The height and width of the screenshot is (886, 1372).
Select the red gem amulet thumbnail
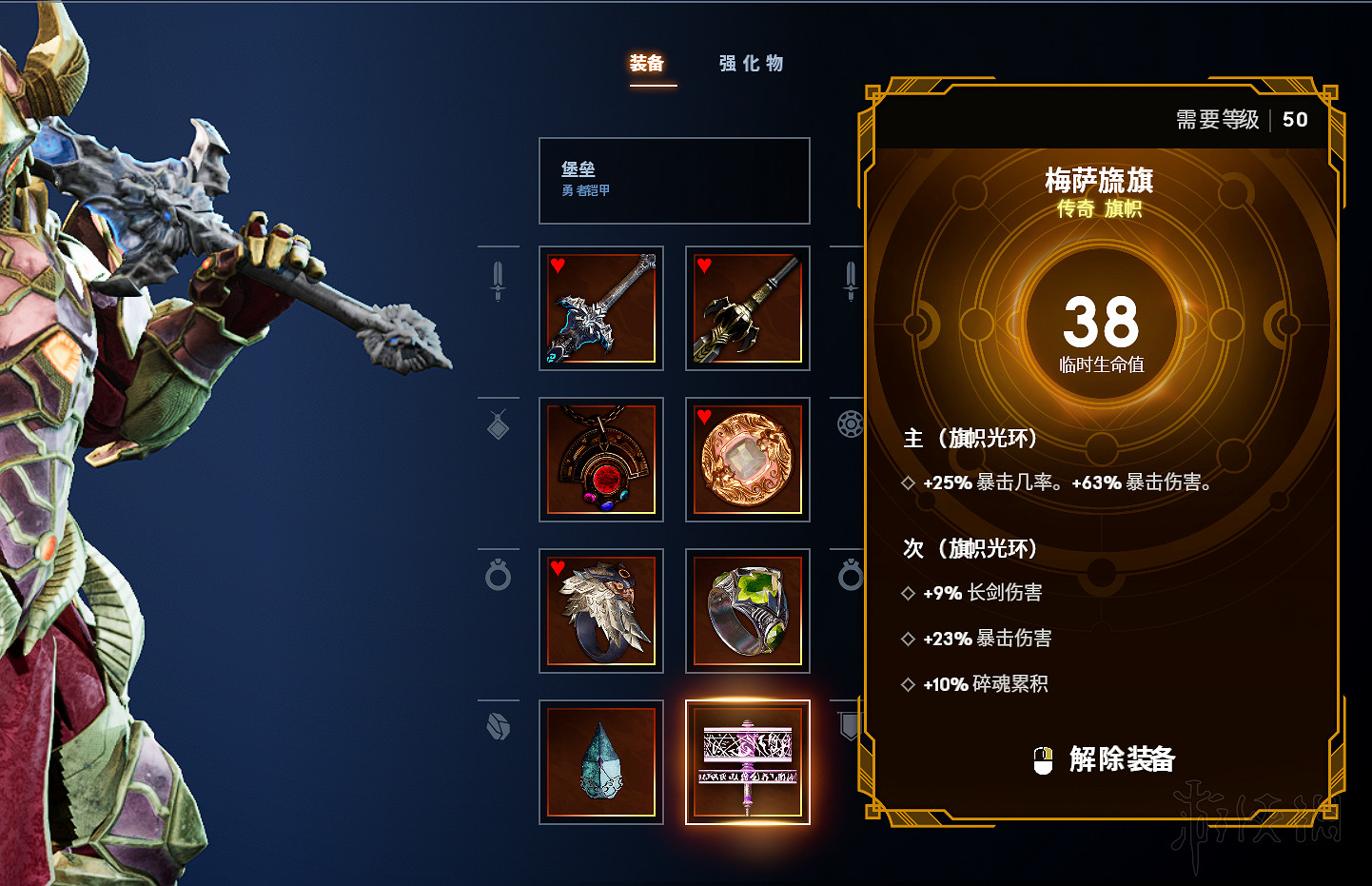pos(601,460)
